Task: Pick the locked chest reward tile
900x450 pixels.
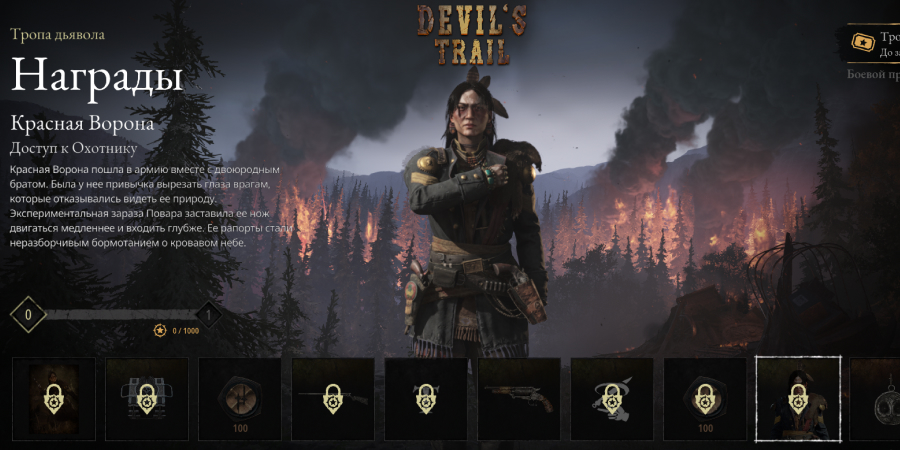Action: [x=146, y=399]
